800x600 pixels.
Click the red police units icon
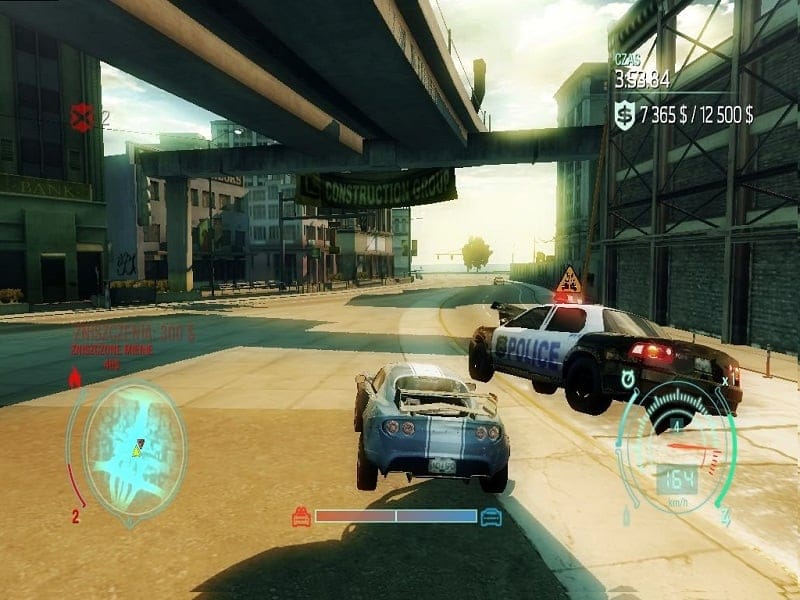[x=81, y=118]
